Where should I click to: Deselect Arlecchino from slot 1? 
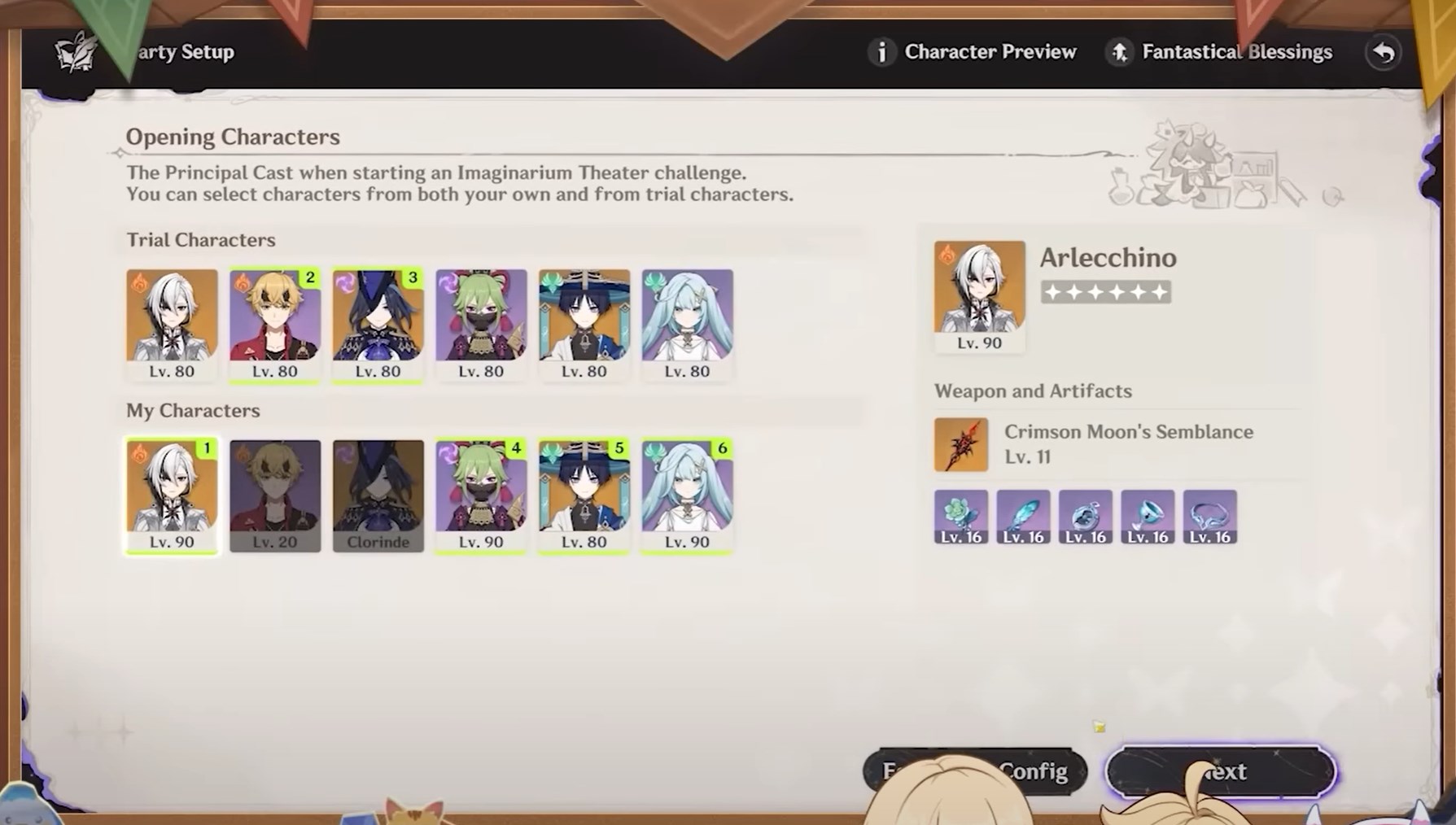(171, 492)
